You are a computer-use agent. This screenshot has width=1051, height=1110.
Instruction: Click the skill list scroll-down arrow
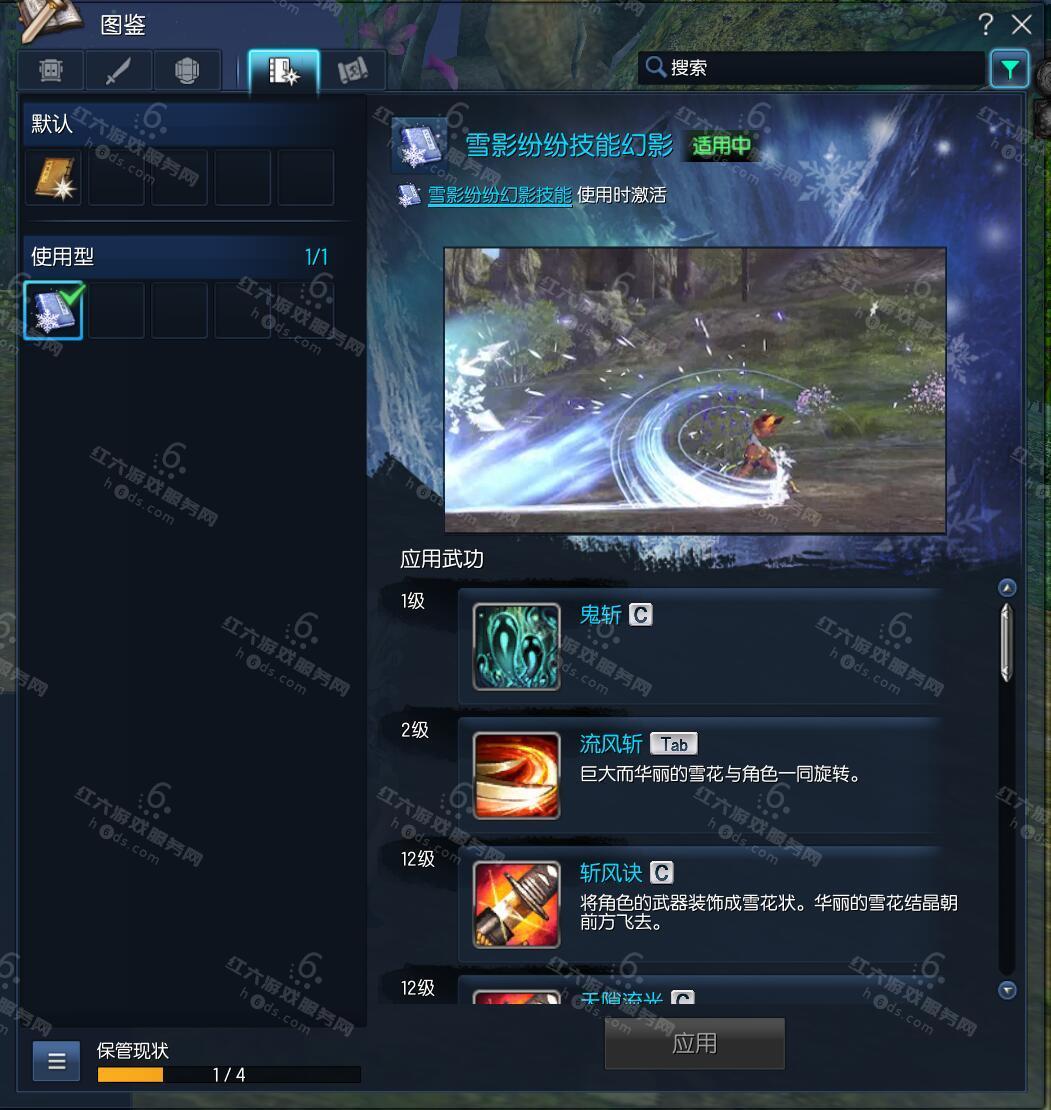pos(1007,990)
